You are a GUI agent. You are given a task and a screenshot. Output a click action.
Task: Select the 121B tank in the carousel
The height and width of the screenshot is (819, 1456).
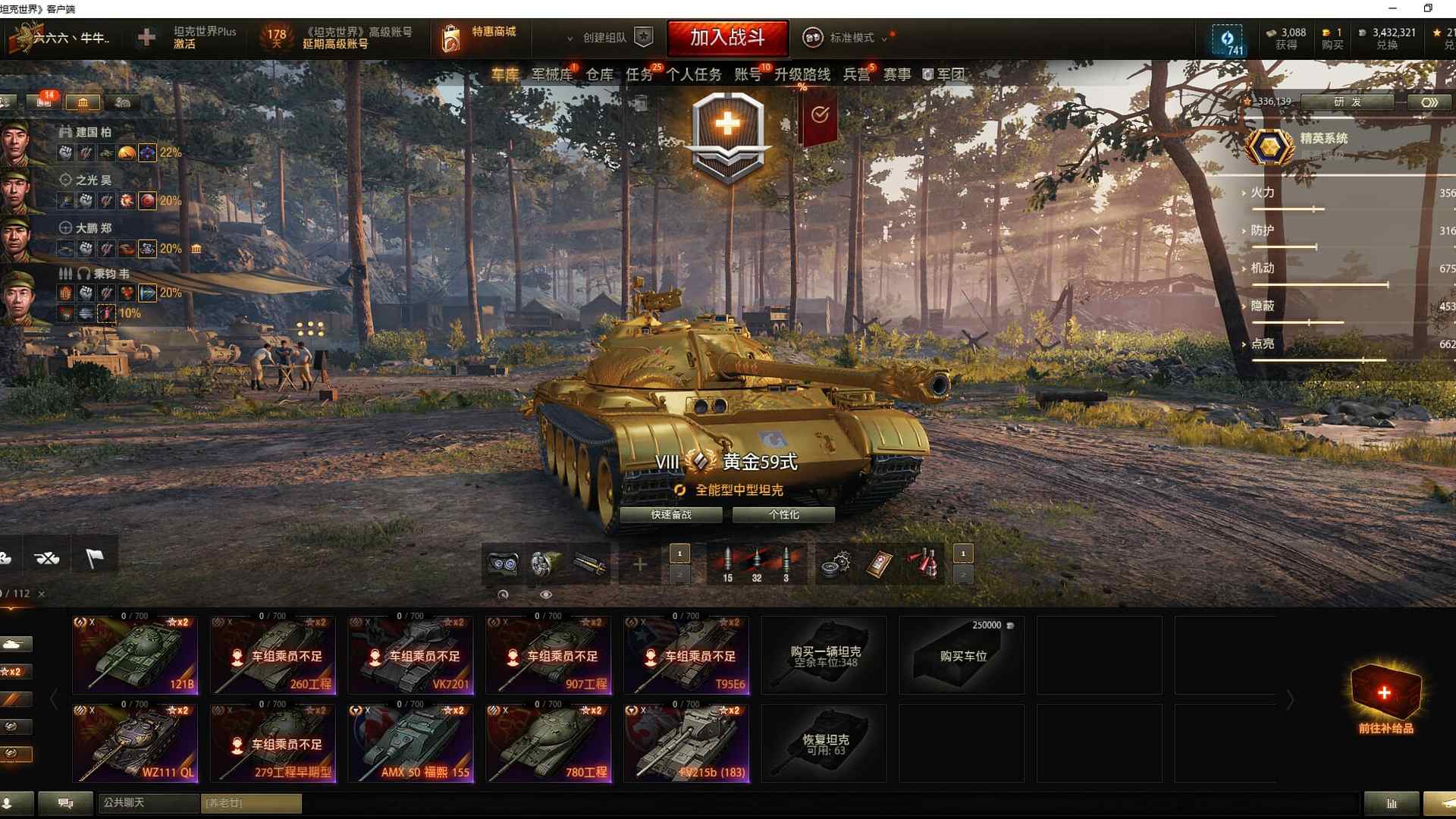[x=135, y=655]
